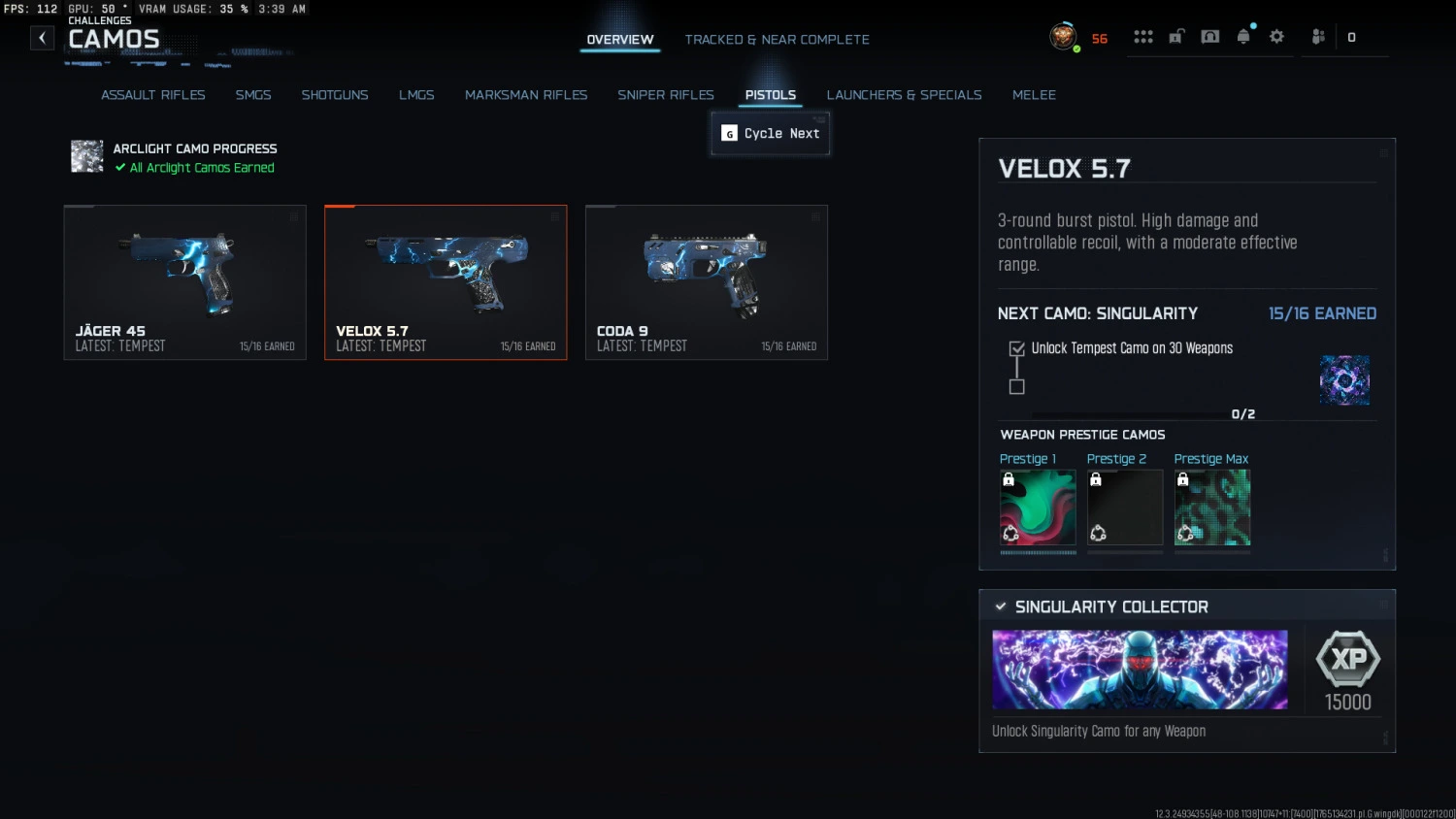This screenshot has height=819, width=1456.
Task: Click the back arrow near Camos title
Action: (42, 37)
